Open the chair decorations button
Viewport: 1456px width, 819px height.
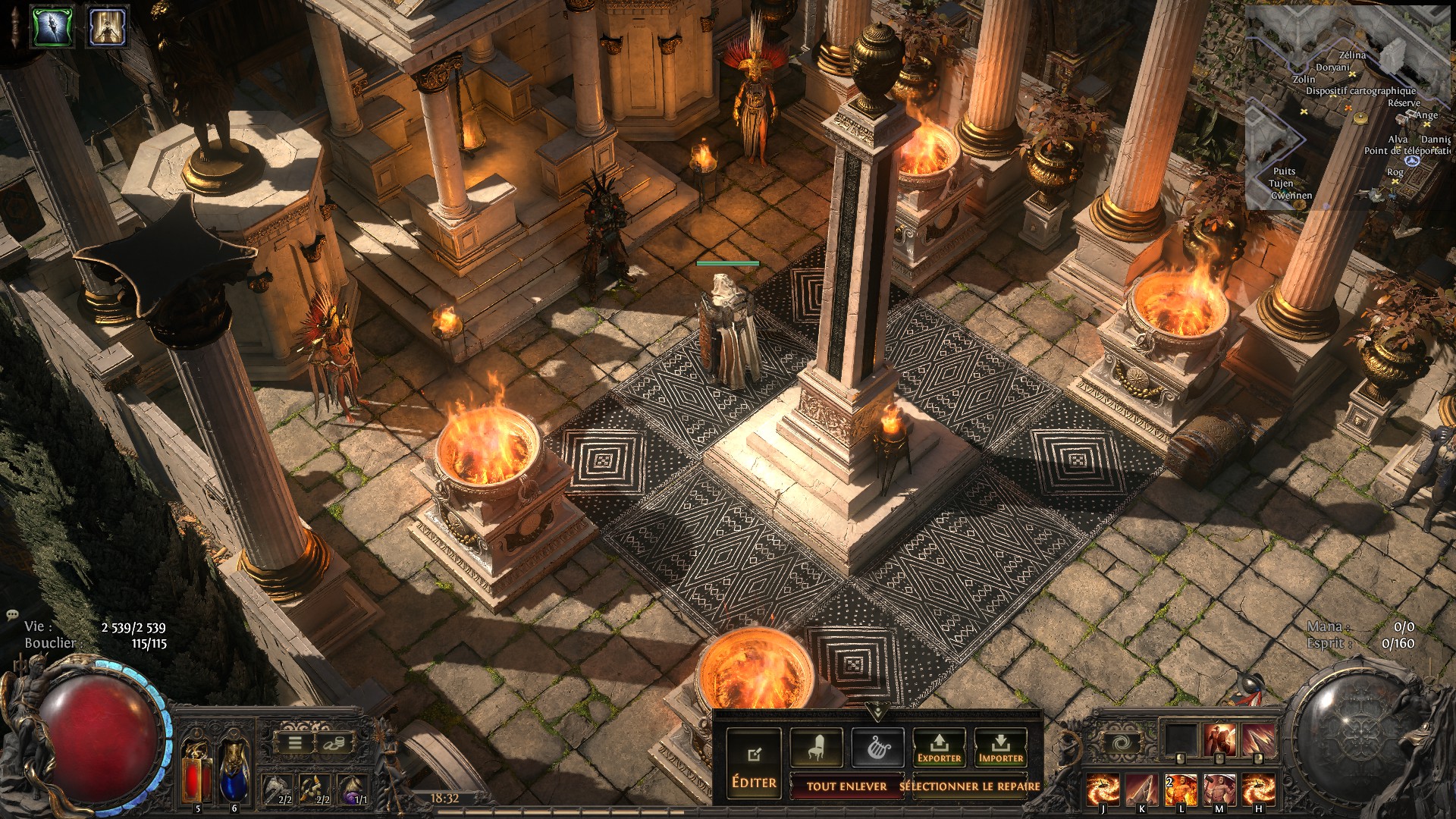(816, 748)
